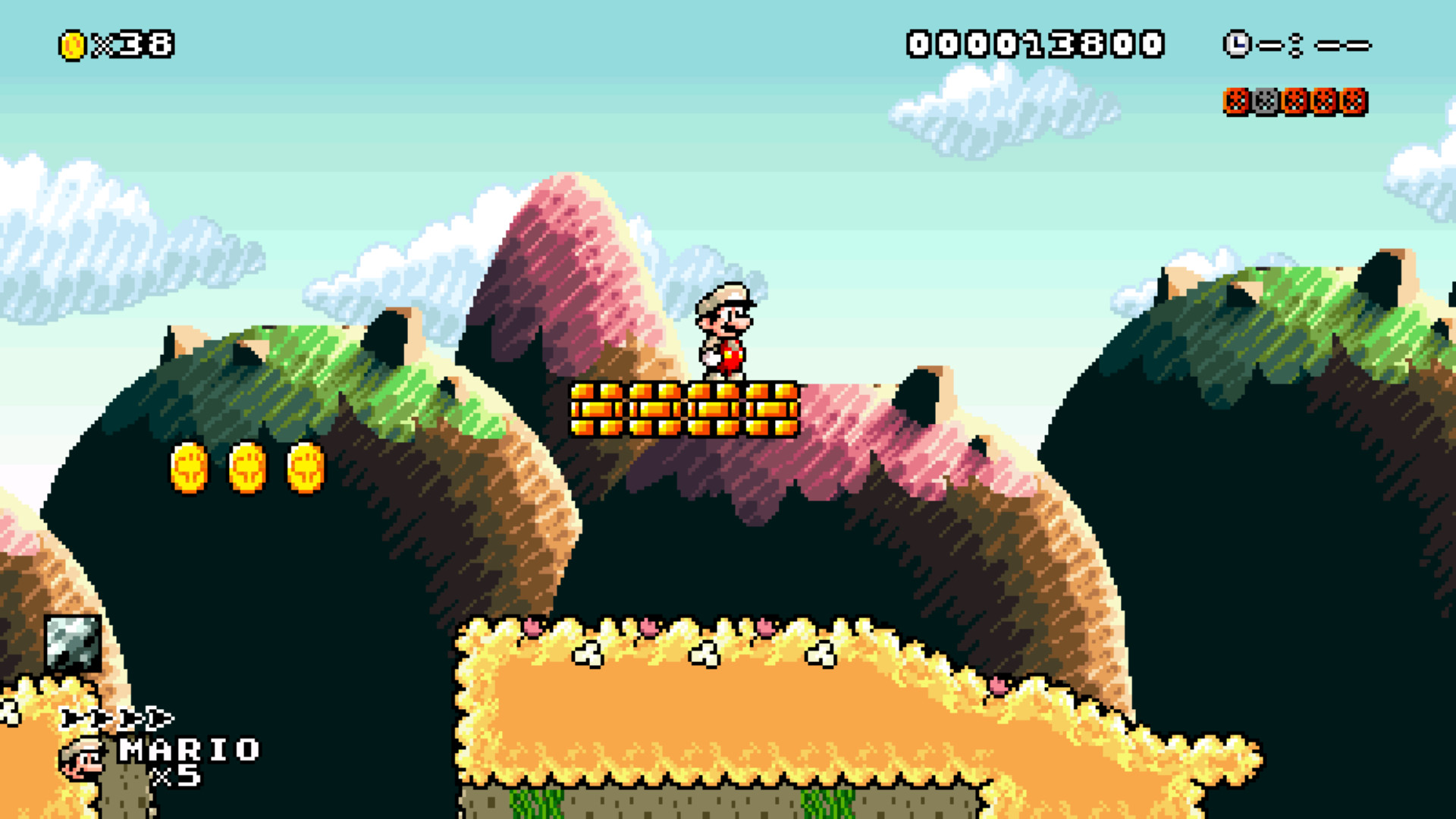Click the first orange wheel icon top right

pos(1237,101)
